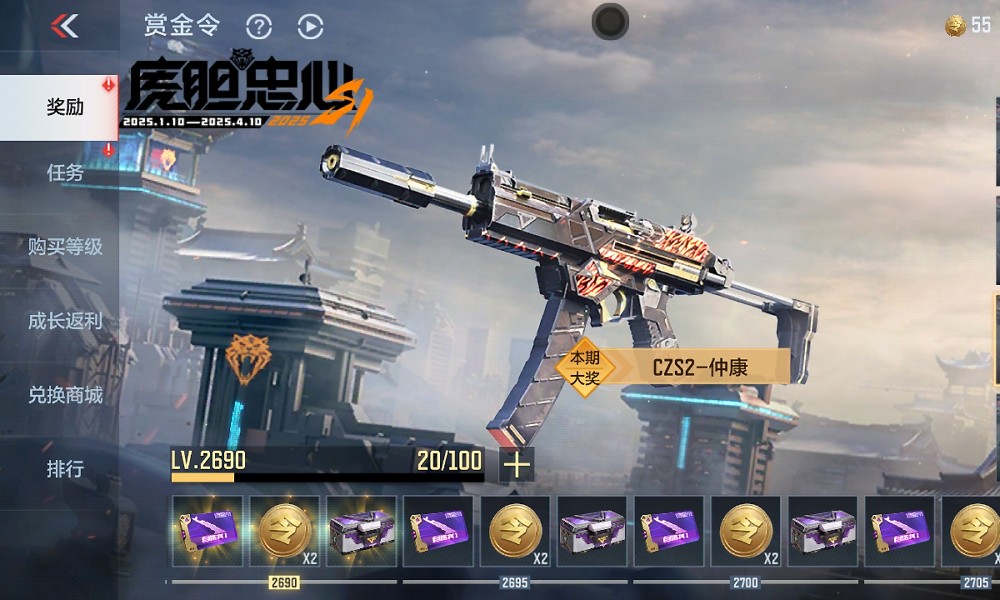Open the gold coin currency balance
This screenshot has height=600, width=1000.
[968, 26]
